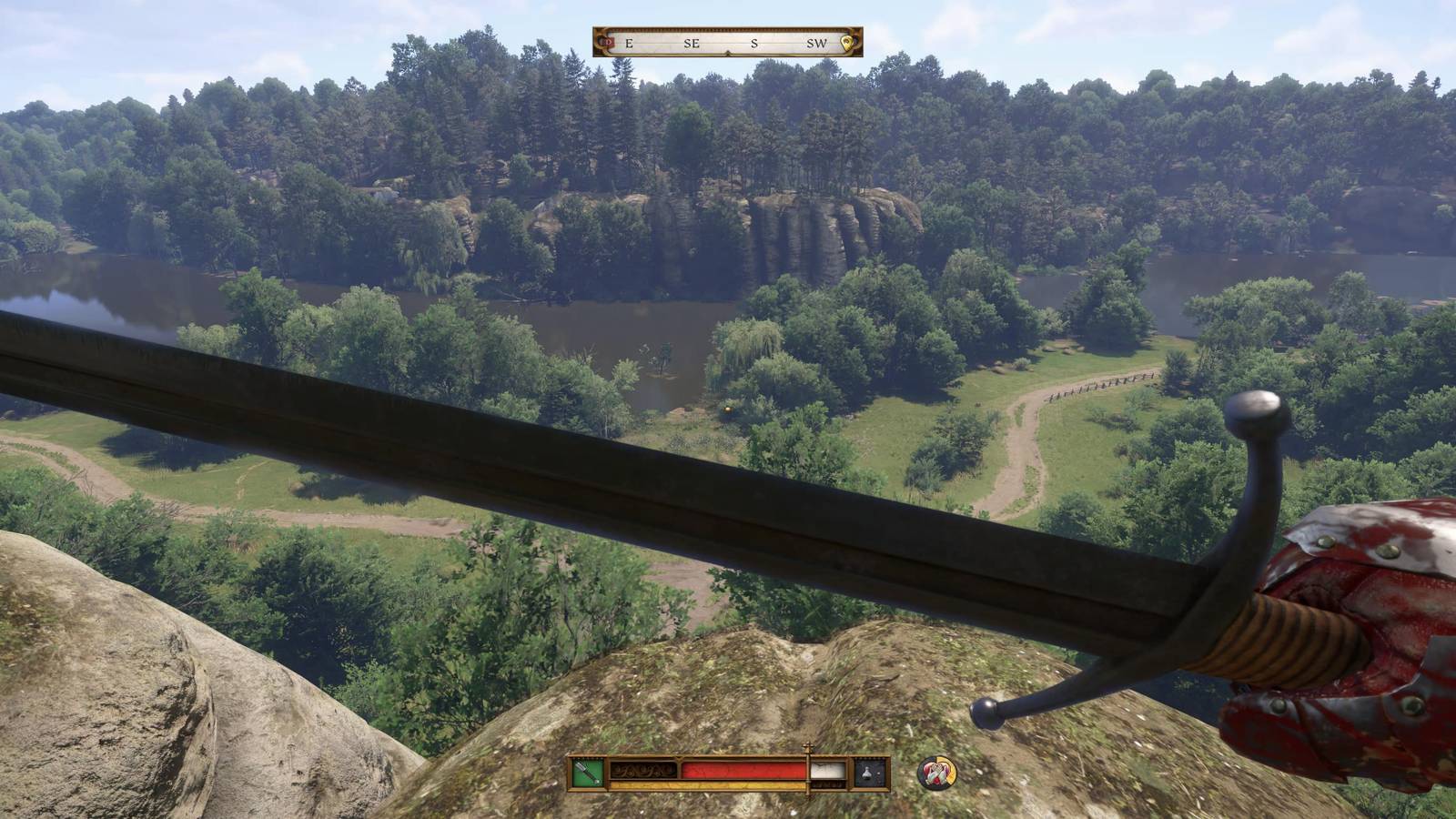1456x819 pixels.
Task: Click the S direction label on the compass
Action: tap(754, 43)
